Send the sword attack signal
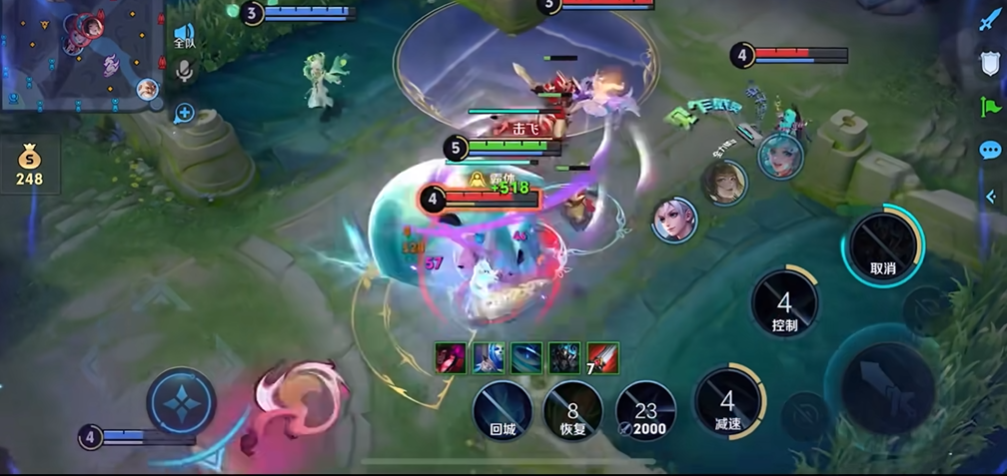Image resolution: width=1007 pixels, height=476 pixels. point(989,20)
